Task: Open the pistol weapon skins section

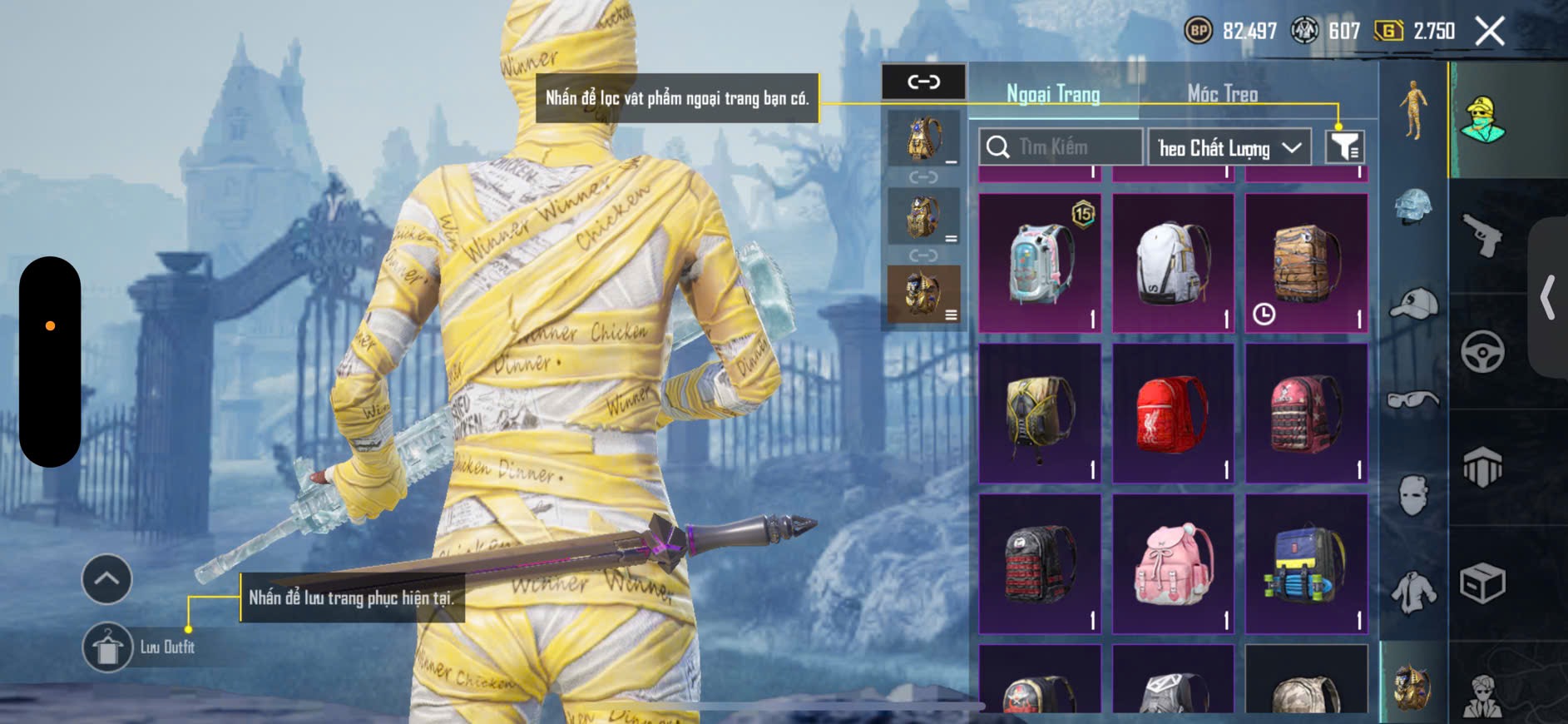Action: coord(1482,236)
